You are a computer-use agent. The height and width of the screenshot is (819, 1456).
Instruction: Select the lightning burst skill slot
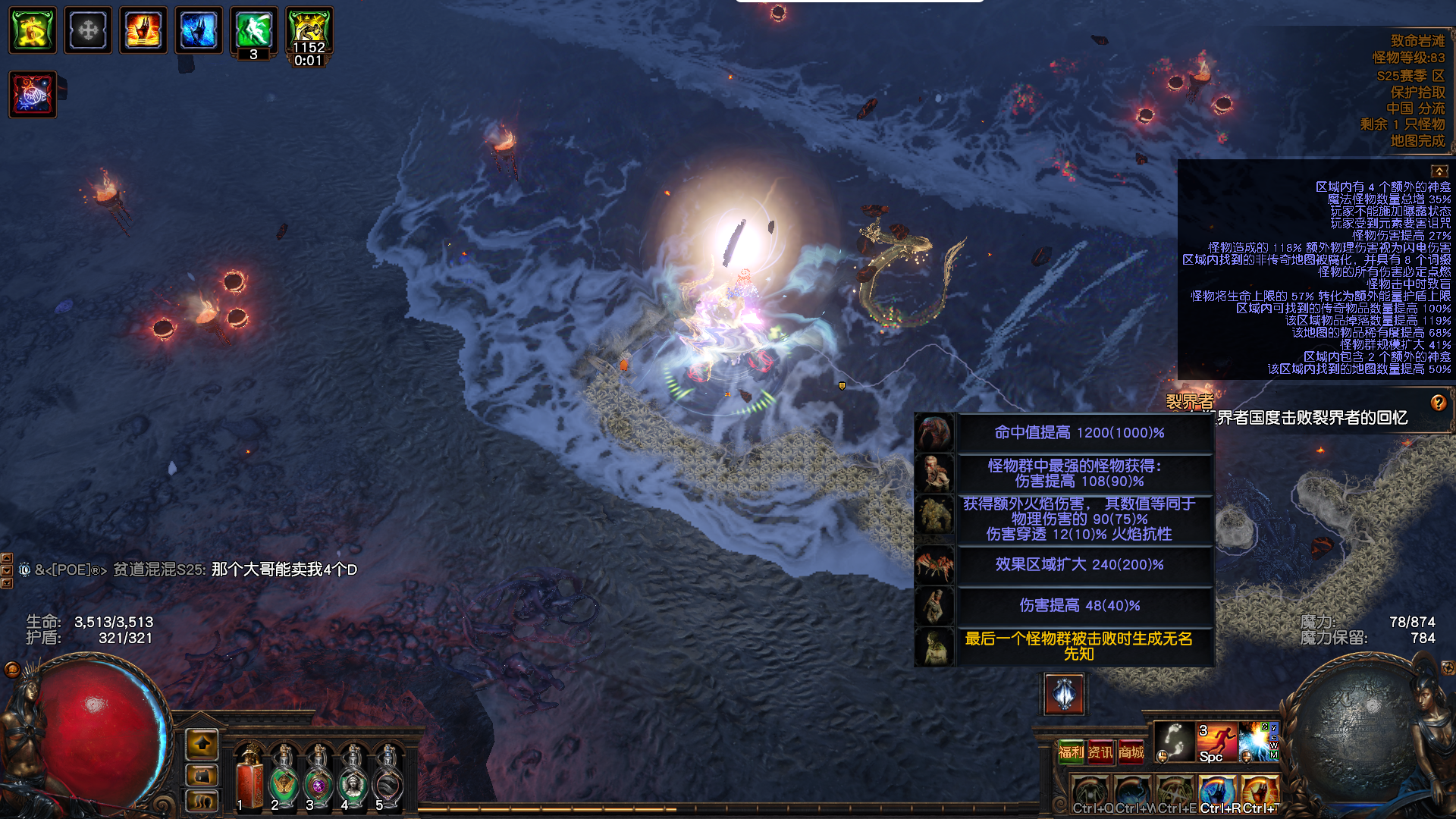[x=1257, y=742]
